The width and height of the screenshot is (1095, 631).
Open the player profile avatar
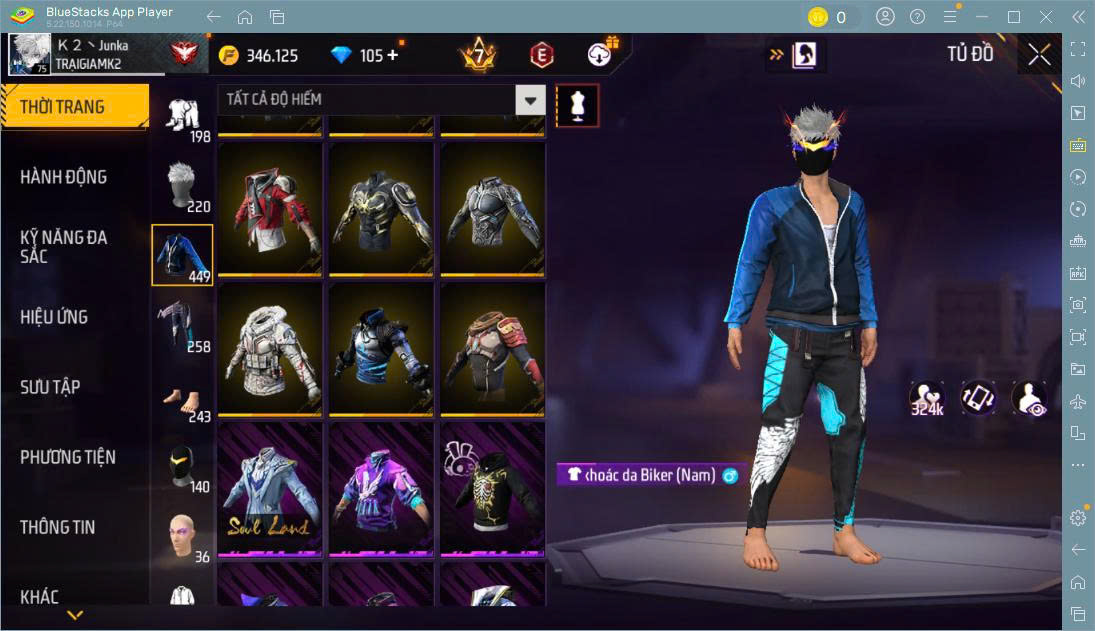tap(29, 54)
